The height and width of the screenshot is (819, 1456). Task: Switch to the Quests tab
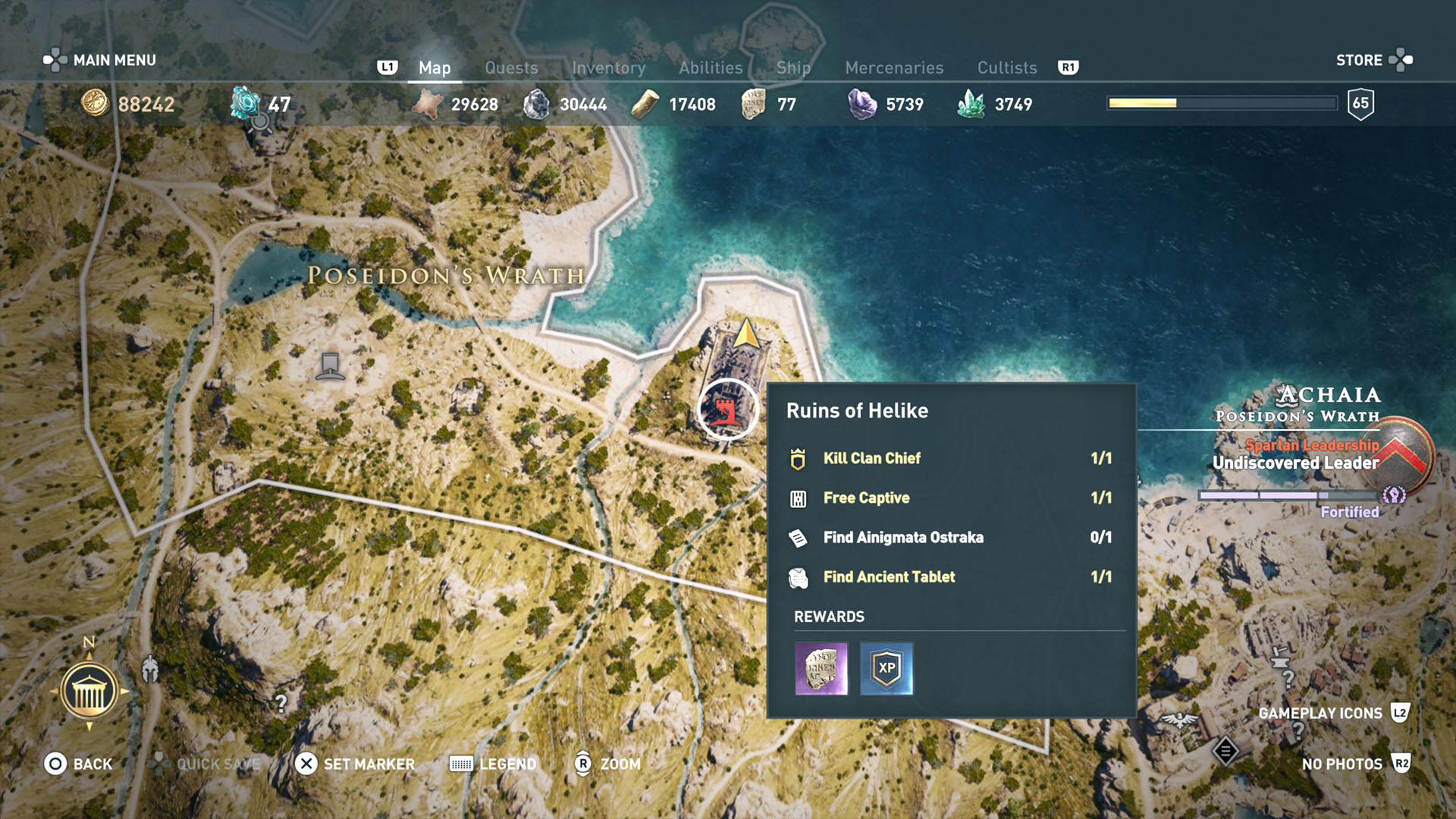(511, 67)
